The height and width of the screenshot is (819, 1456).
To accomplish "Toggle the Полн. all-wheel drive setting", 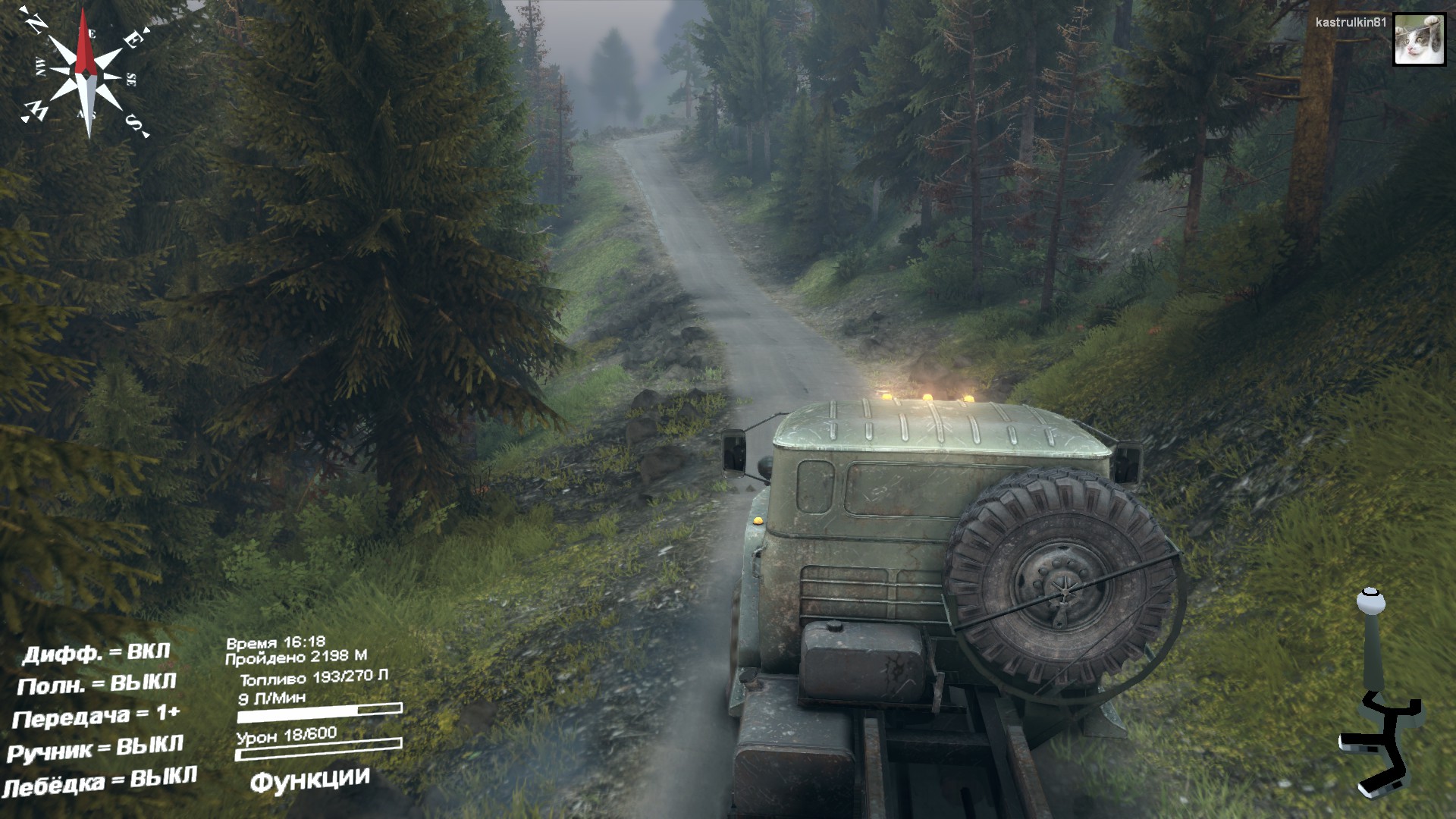I will [x=96, y=685].
